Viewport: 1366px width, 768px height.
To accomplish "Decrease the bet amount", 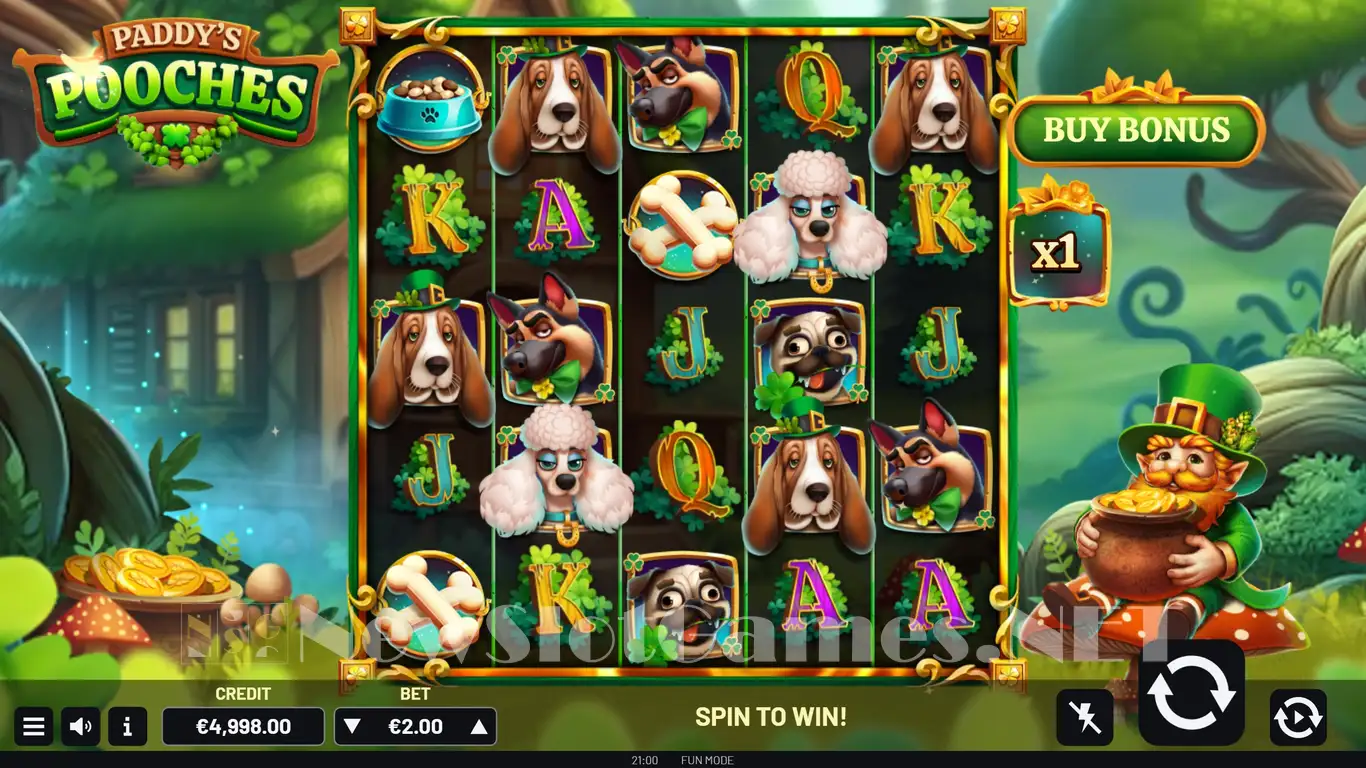I will pyautogui.click(x=352, y=727).
